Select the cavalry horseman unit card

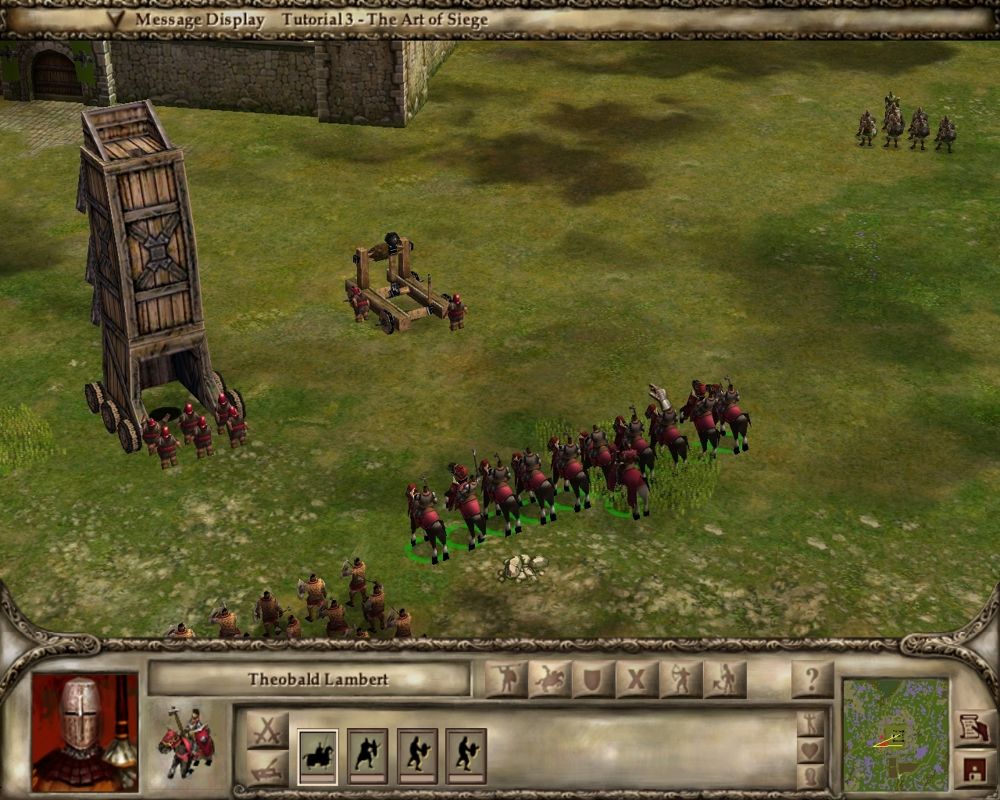pyautogui.click(x=318, y=756)
